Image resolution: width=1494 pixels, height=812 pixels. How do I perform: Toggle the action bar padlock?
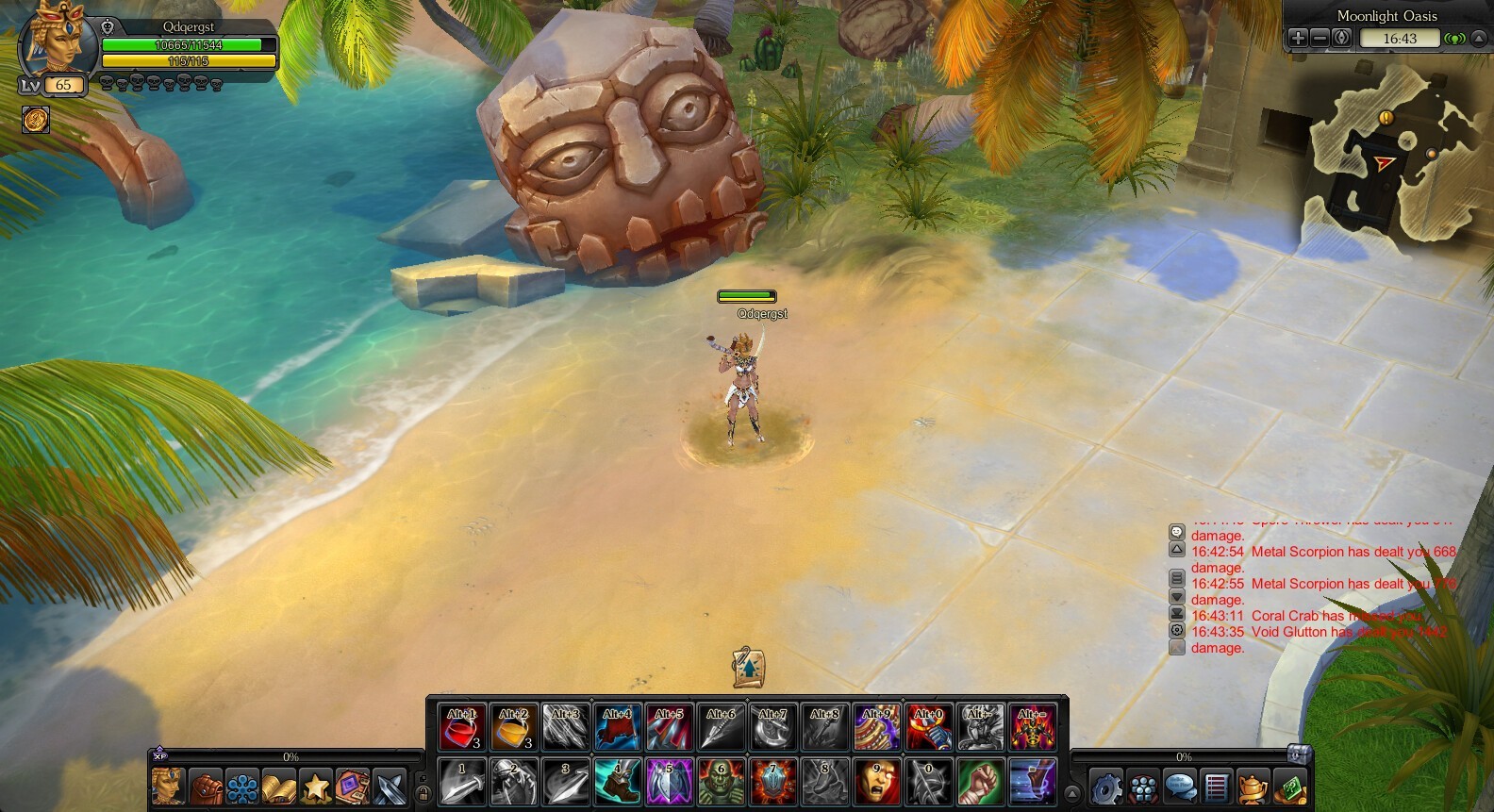tap(423, 794)
